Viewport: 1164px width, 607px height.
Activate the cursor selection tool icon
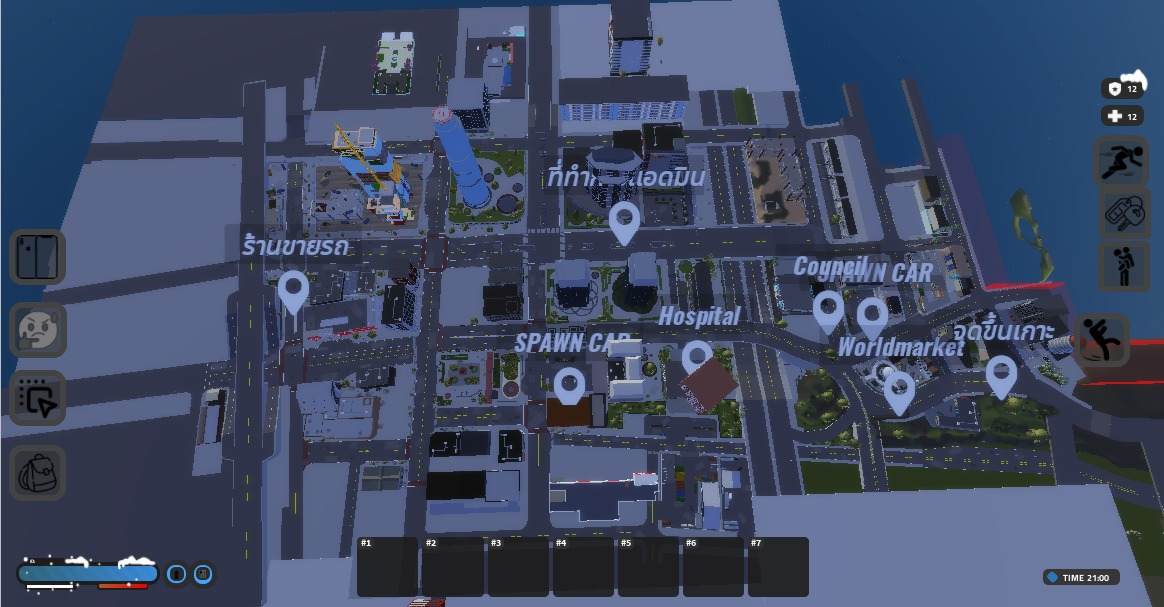38,398
